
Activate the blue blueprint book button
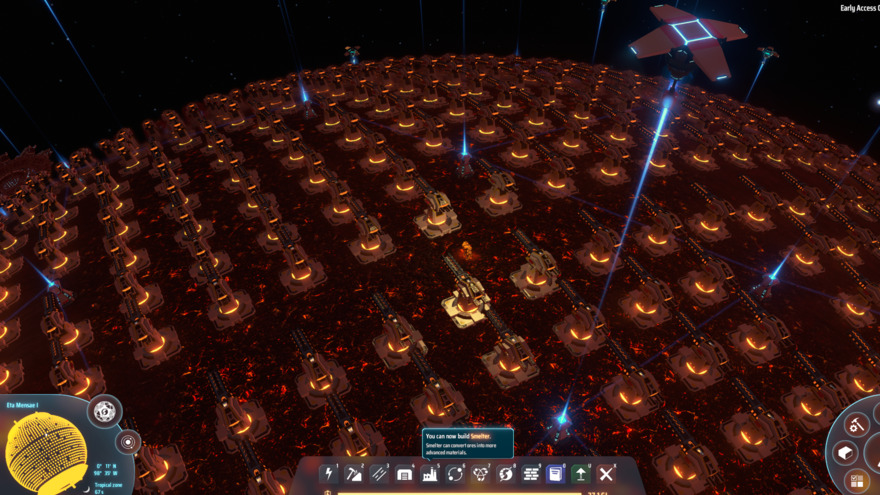(556, 473)
